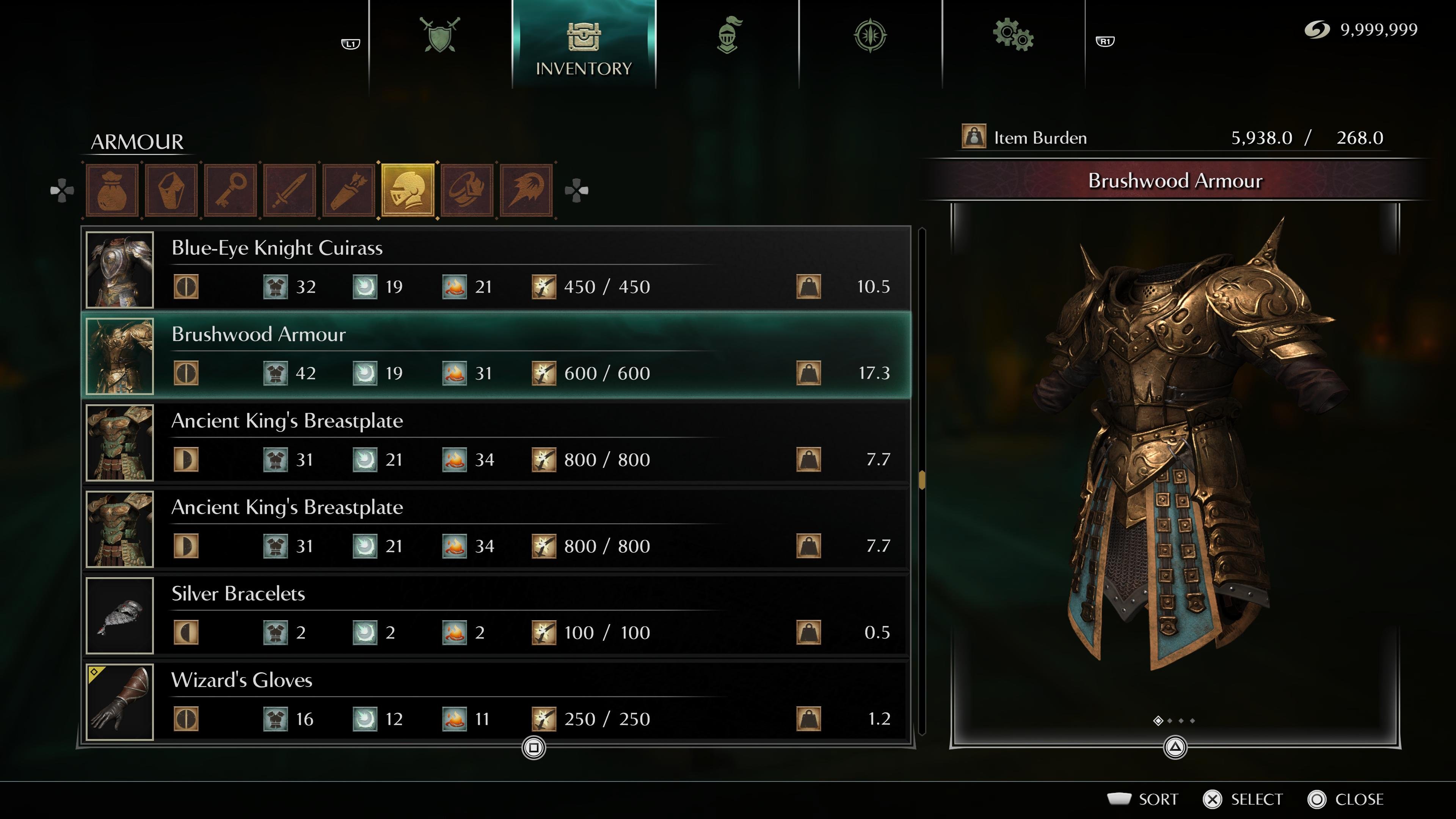This screenshot has height=819, width=1456.
Task: Select the arrow quiver ammunition category
Action: click(x=349, y=190)
